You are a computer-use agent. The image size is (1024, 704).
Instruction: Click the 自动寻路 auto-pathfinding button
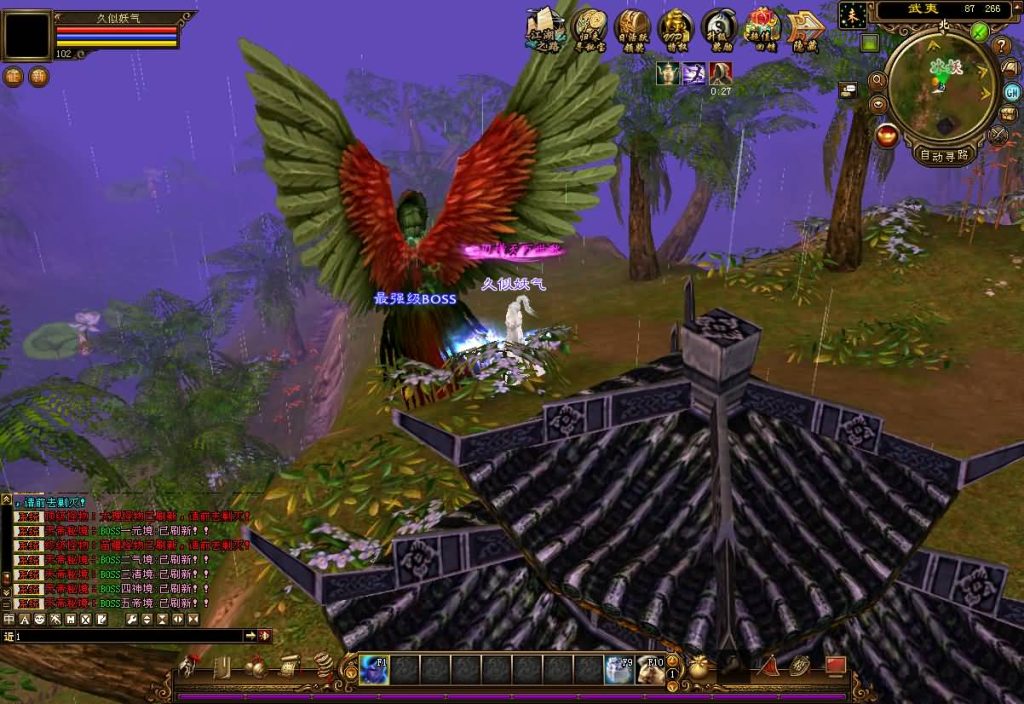pyautogui.click(x=944, y=155)
